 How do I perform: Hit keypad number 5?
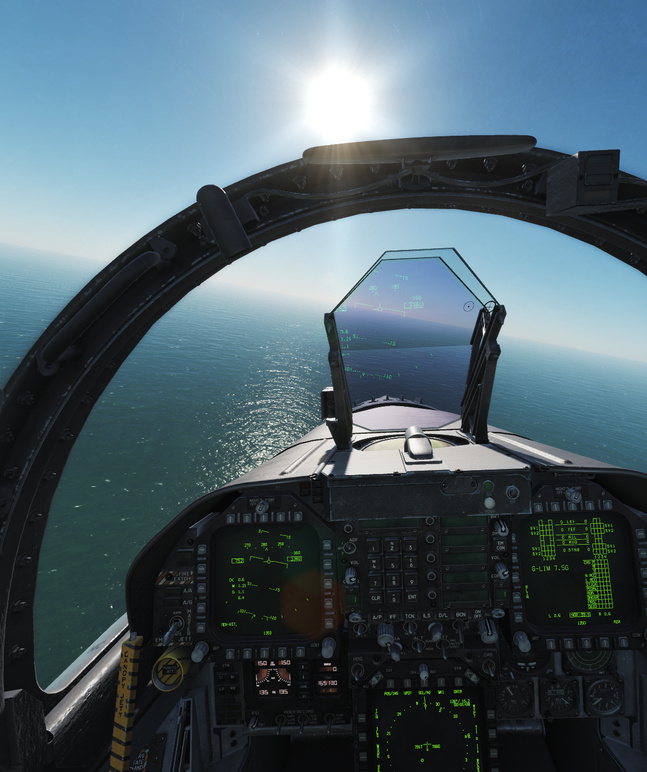pos(392,563)
